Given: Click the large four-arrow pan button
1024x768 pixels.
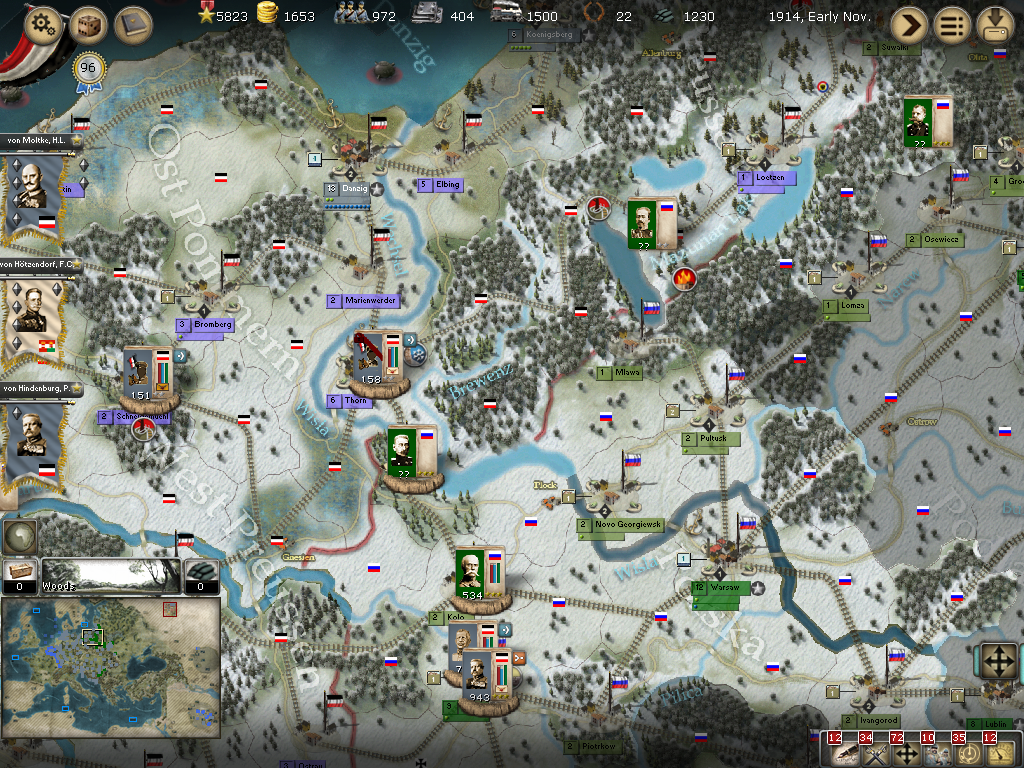Looking at the screenshot, I should tap(997, 661).
